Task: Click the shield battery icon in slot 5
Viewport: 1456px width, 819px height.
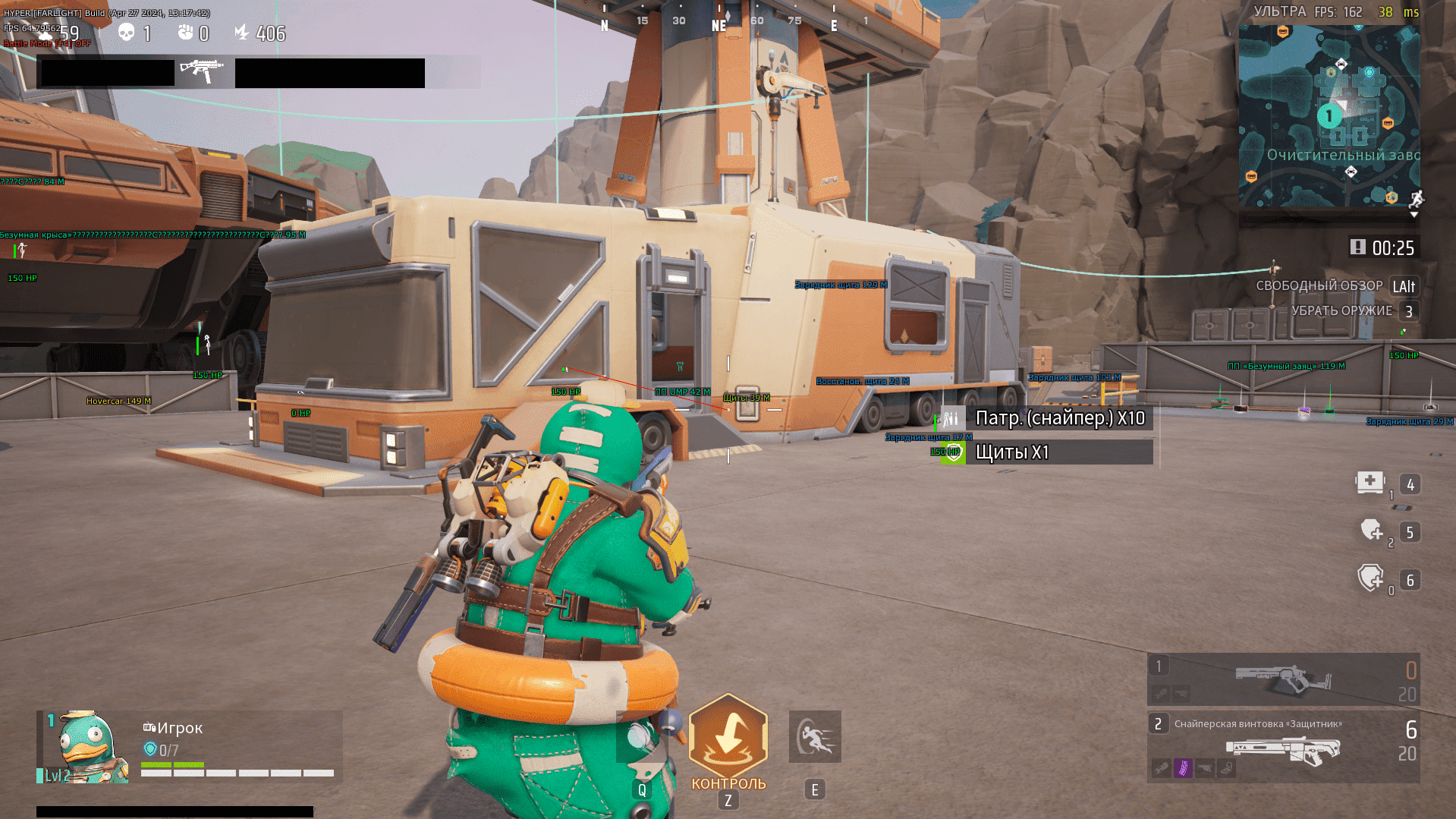Action: click(1370, 531)
